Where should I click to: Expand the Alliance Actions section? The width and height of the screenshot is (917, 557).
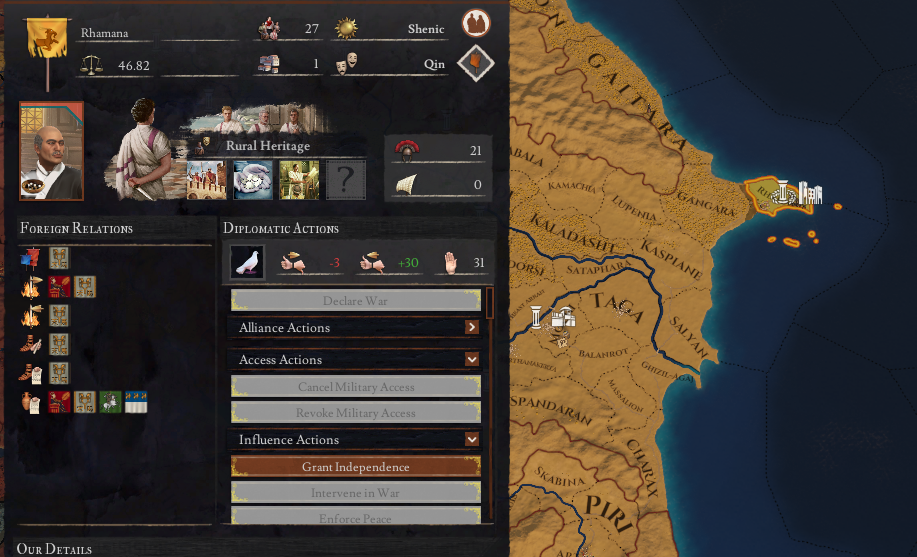(x=472, y=327)
